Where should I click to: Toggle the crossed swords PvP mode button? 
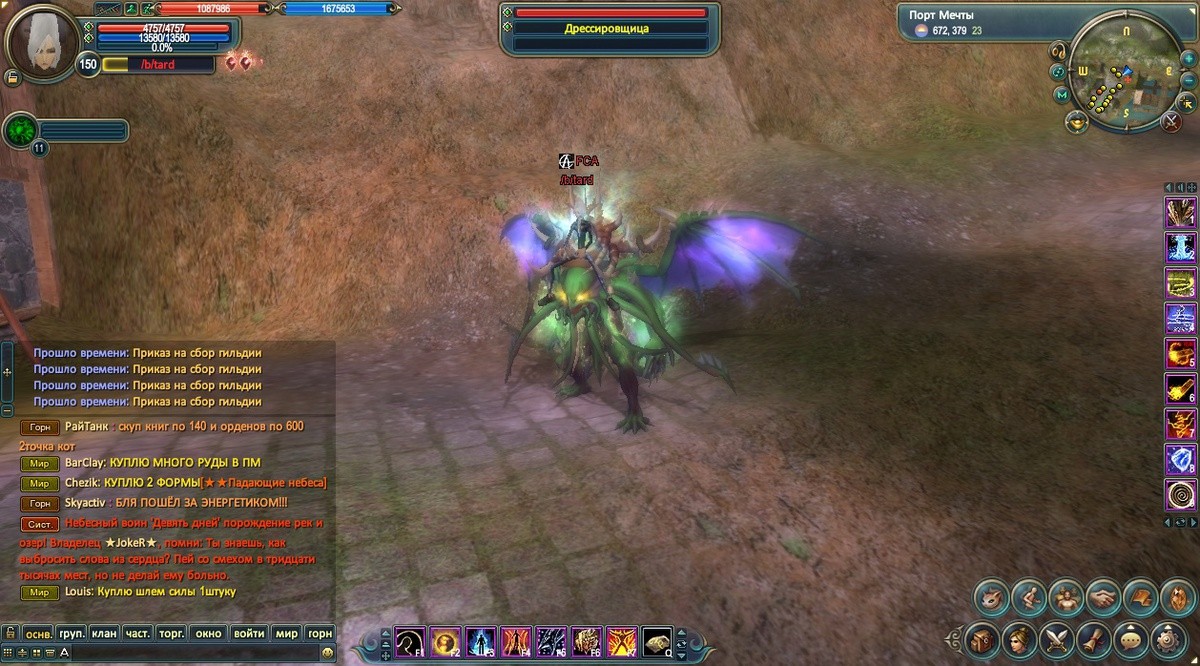pyautogui.click(x=1171, y=122)
